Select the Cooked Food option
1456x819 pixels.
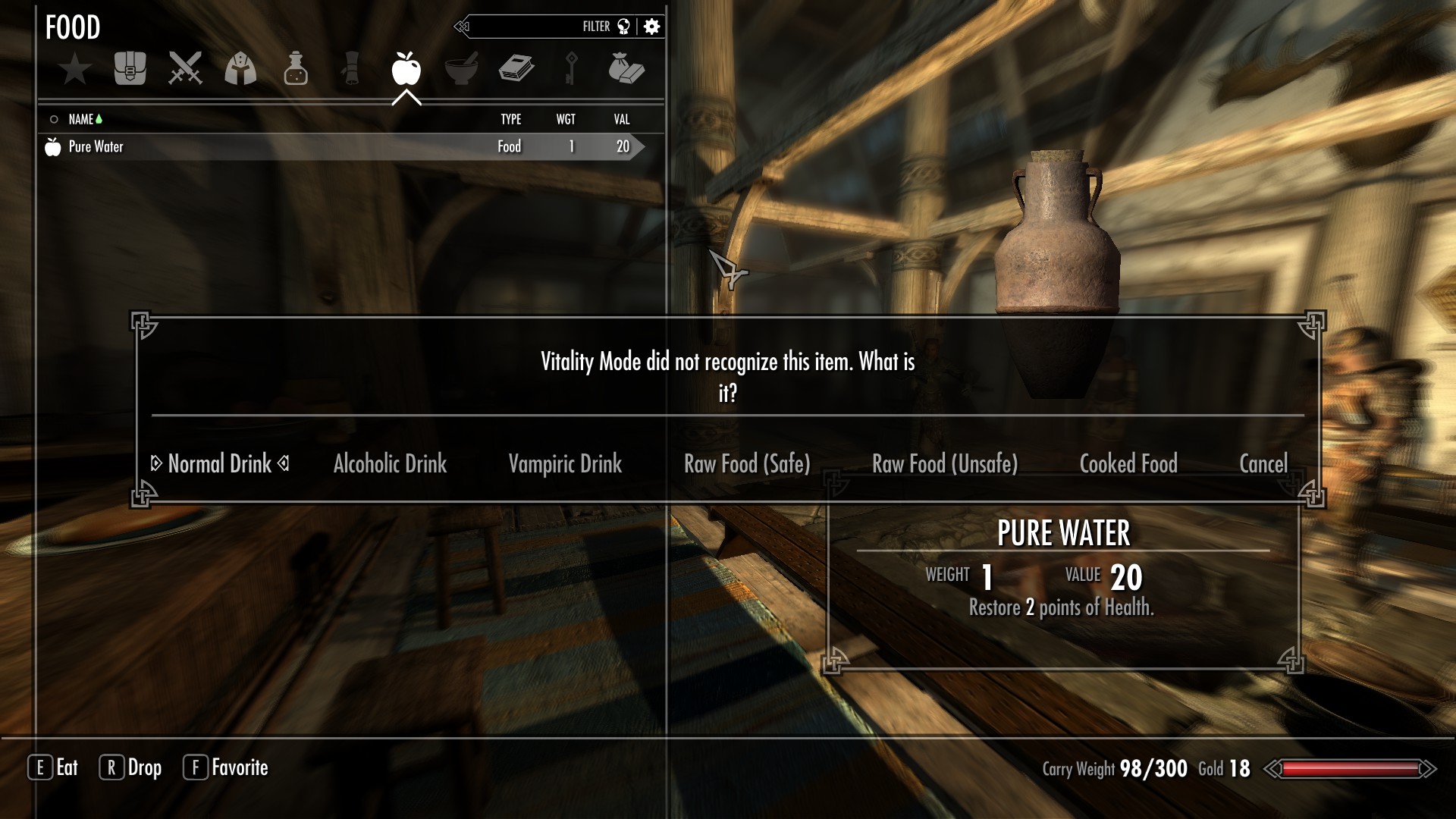click(x=1128, y=463)
